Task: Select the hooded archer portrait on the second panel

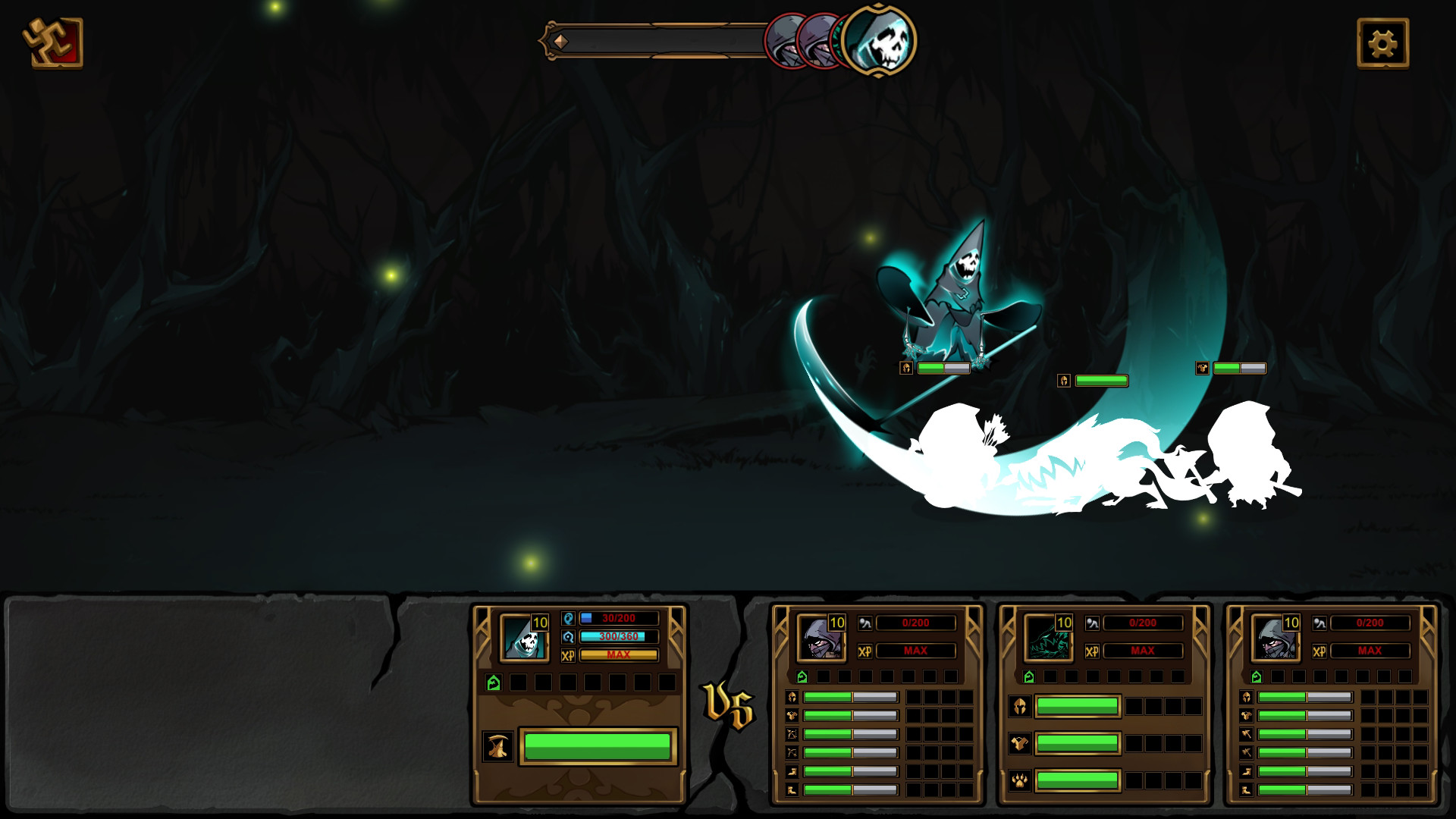Action: click(x=821, y=639)
